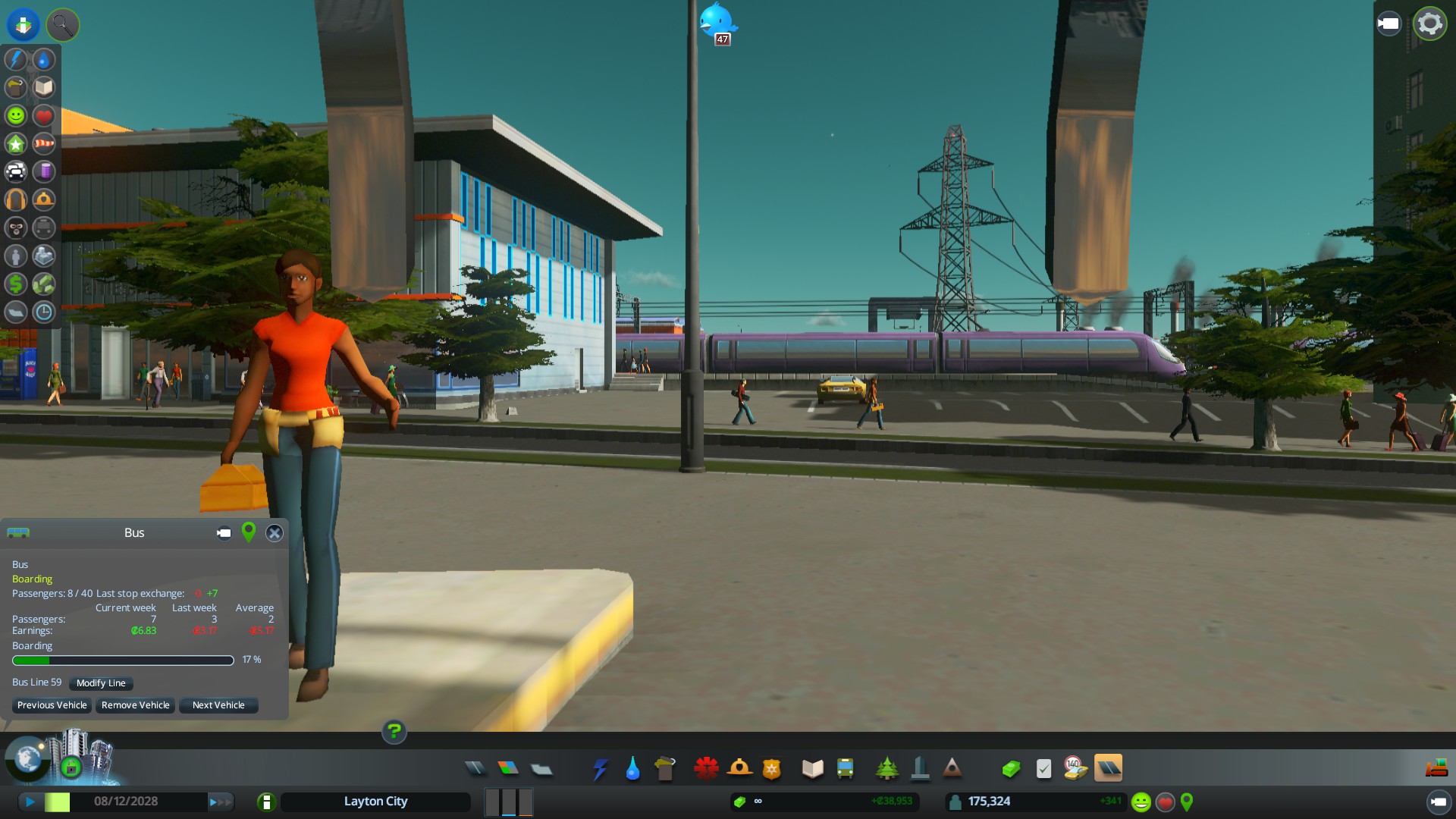Toggle the game's play/pause button
This screenshot has width=1456, height=819.
30,802
